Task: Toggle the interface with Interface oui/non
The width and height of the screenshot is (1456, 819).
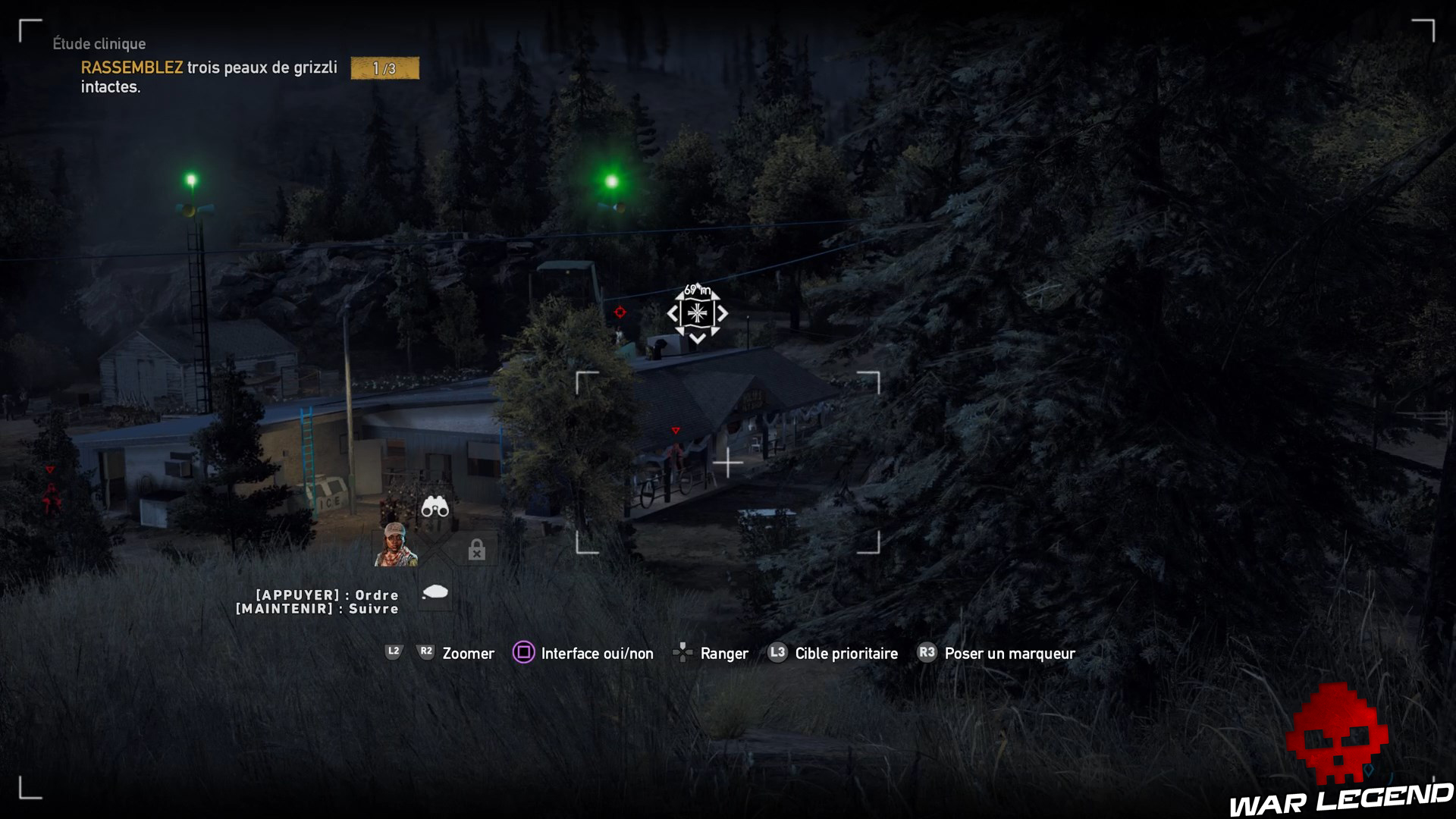Action: [596, 653]
